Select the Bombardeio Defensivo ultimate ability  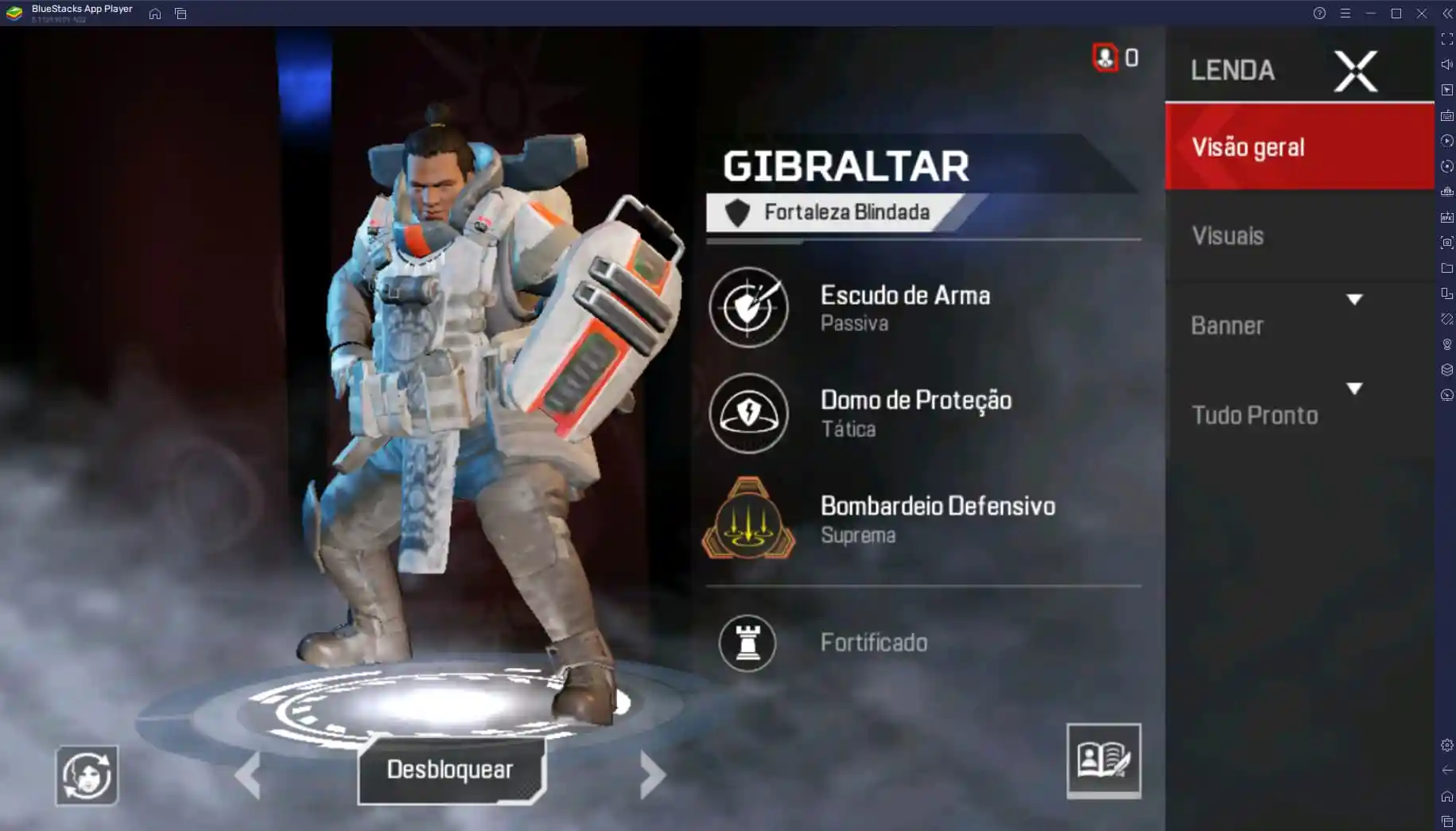click(748, 519)
